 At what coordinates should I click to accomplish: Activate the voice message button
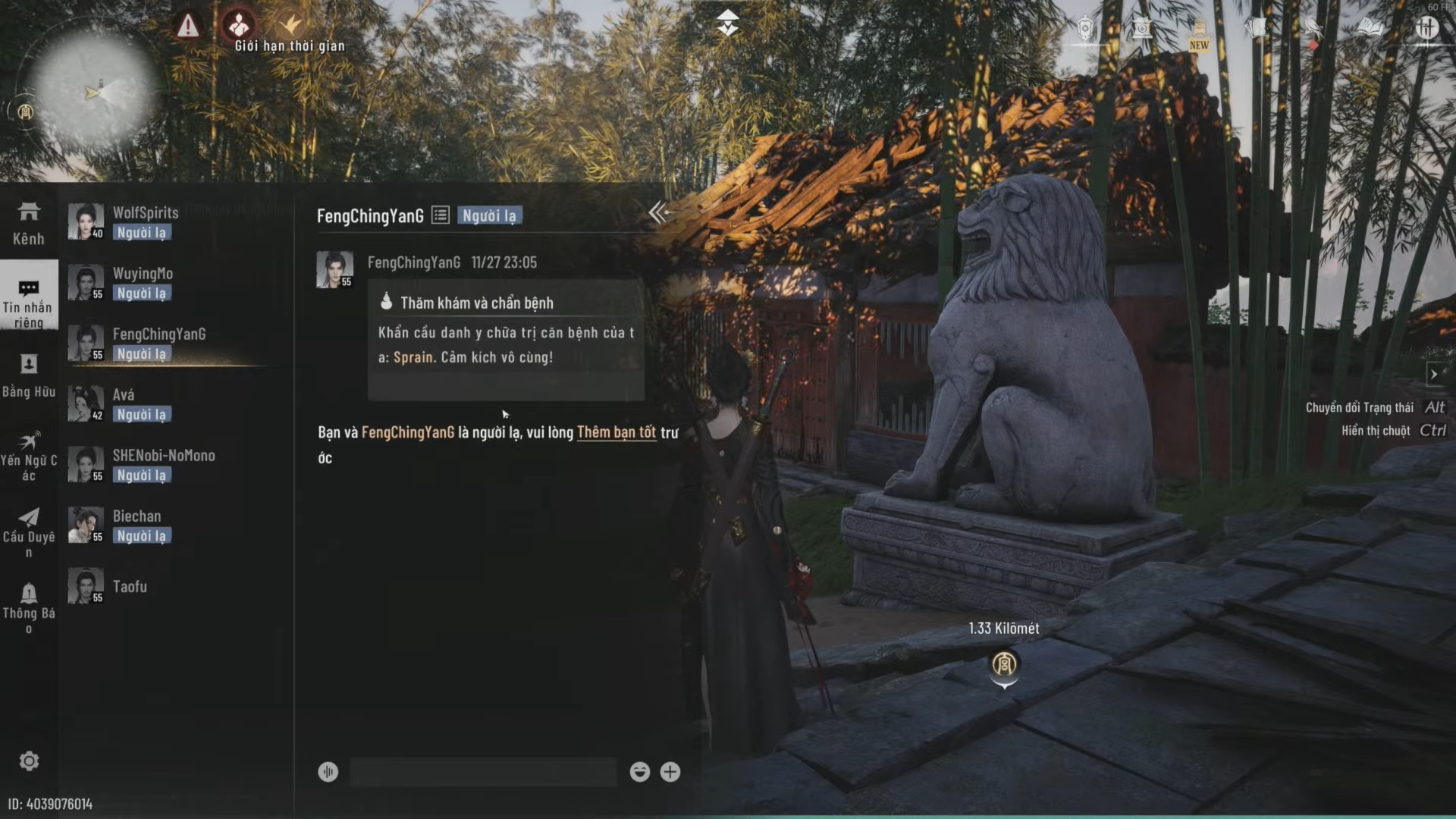pos(328,772)
